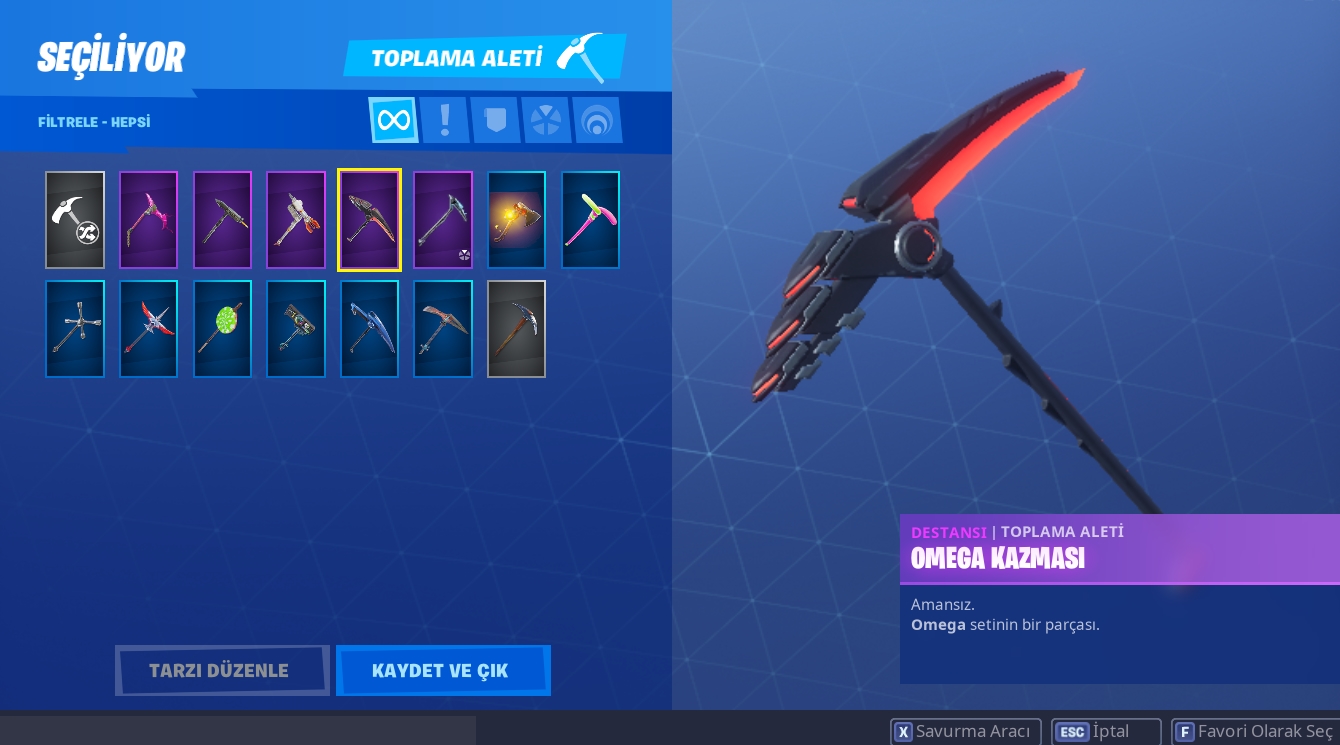Open the Tarzı Düzenle style editor

pyautogui.click(x=221, y=670)
